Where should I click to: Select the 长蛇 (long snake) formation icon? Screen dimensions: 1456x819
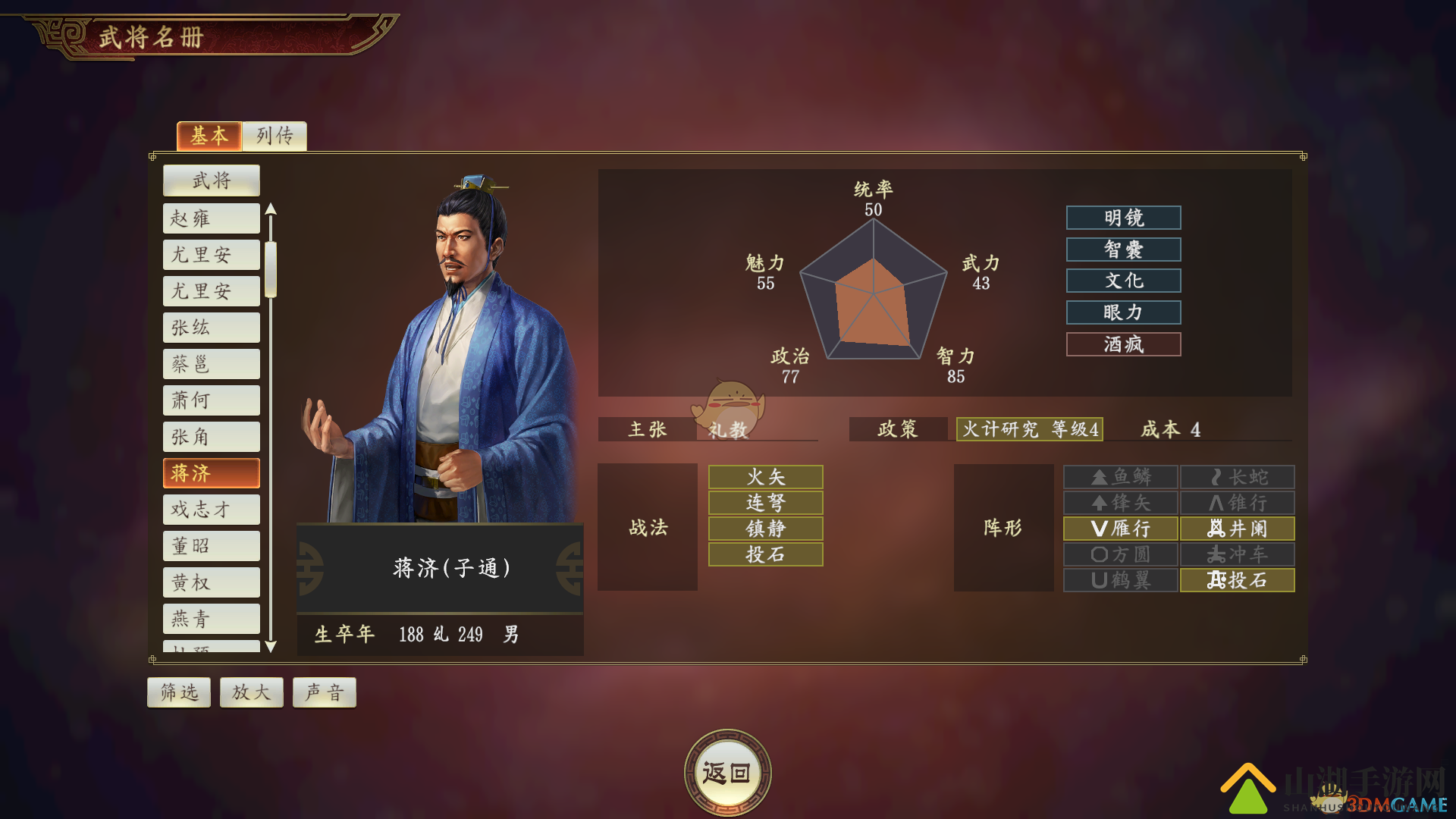point(1237,477)
